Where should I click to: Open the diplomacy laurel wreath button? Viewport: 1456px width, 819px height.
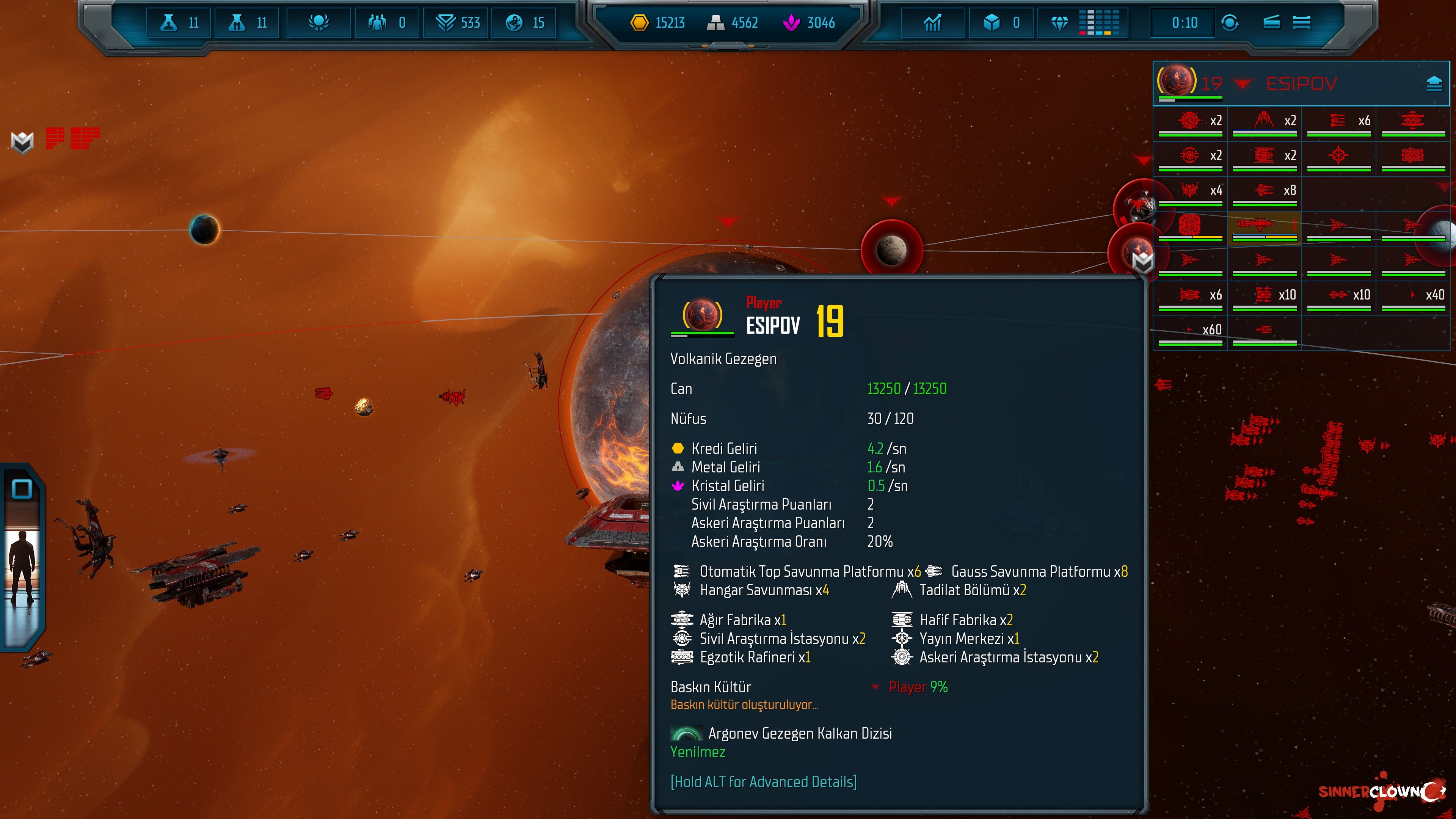319,23
